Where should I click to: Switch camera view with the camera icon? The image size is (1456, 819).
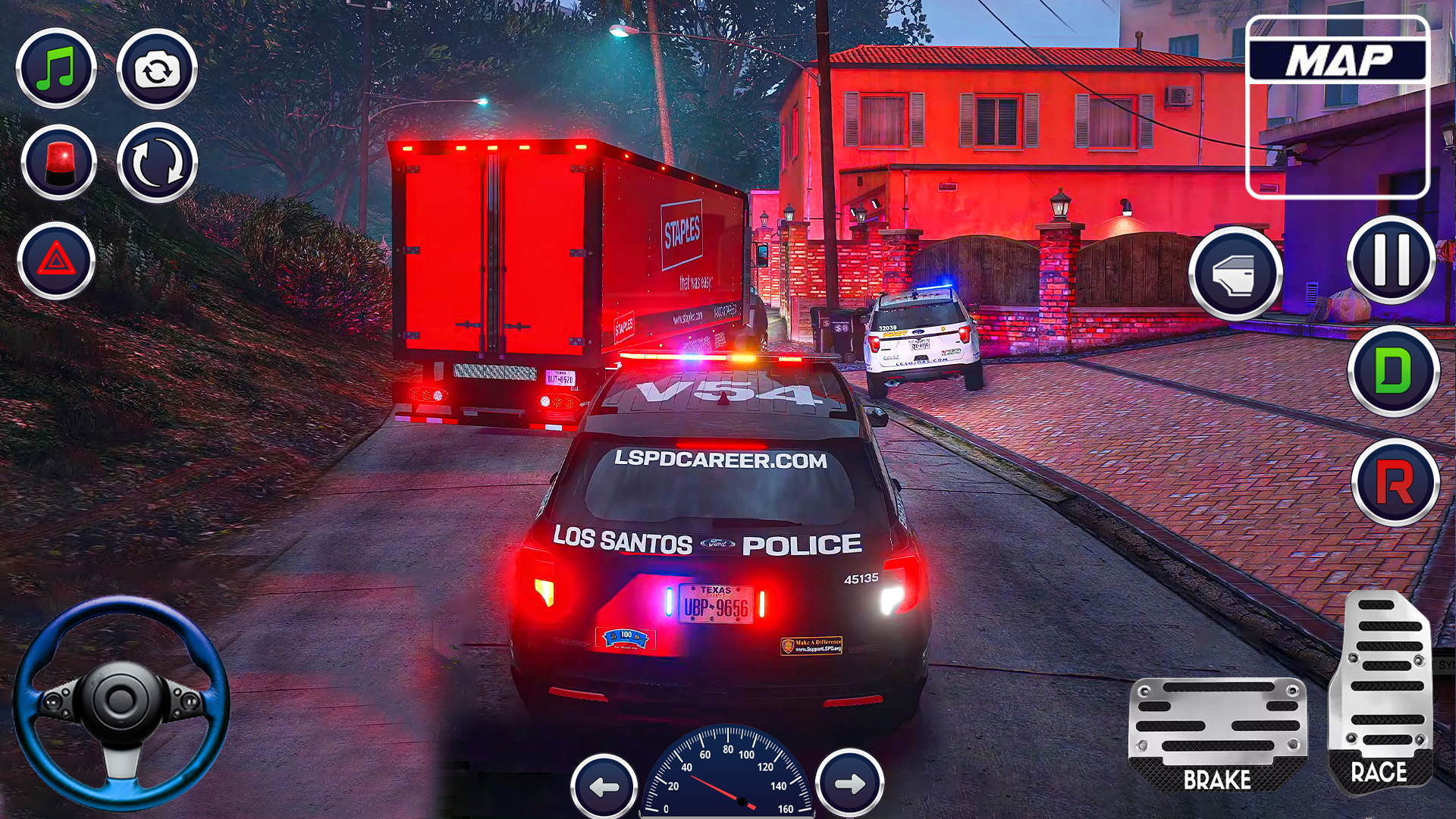pos(157,70)
